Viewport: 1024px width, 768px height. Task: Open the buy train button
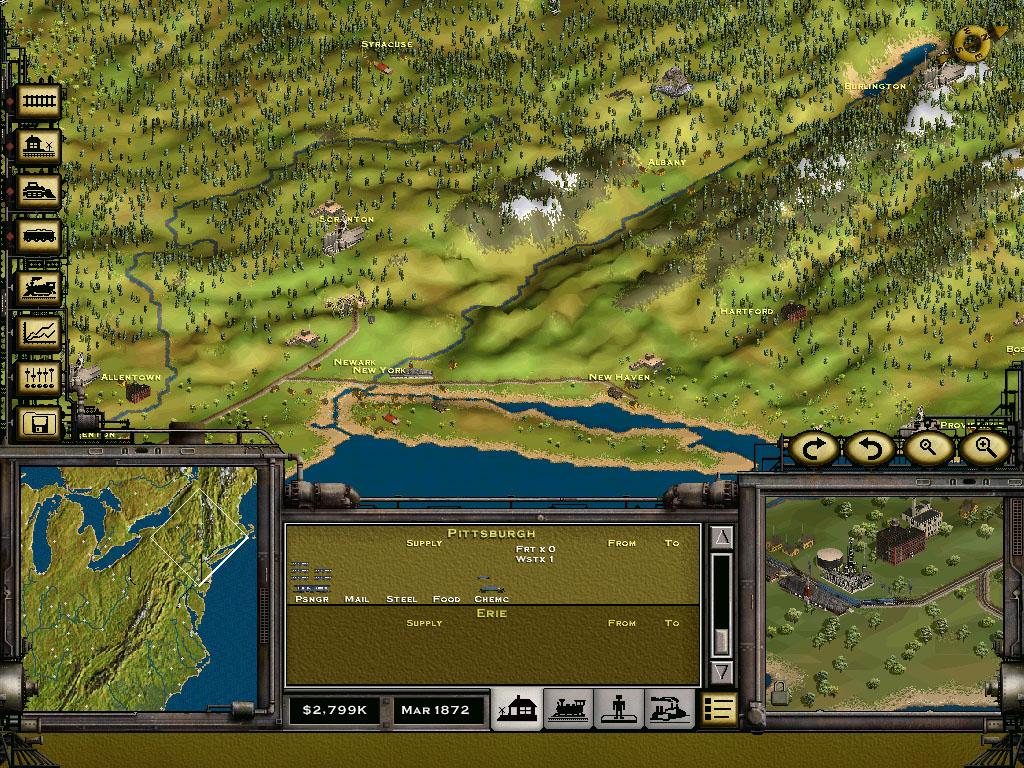(38, 238)
